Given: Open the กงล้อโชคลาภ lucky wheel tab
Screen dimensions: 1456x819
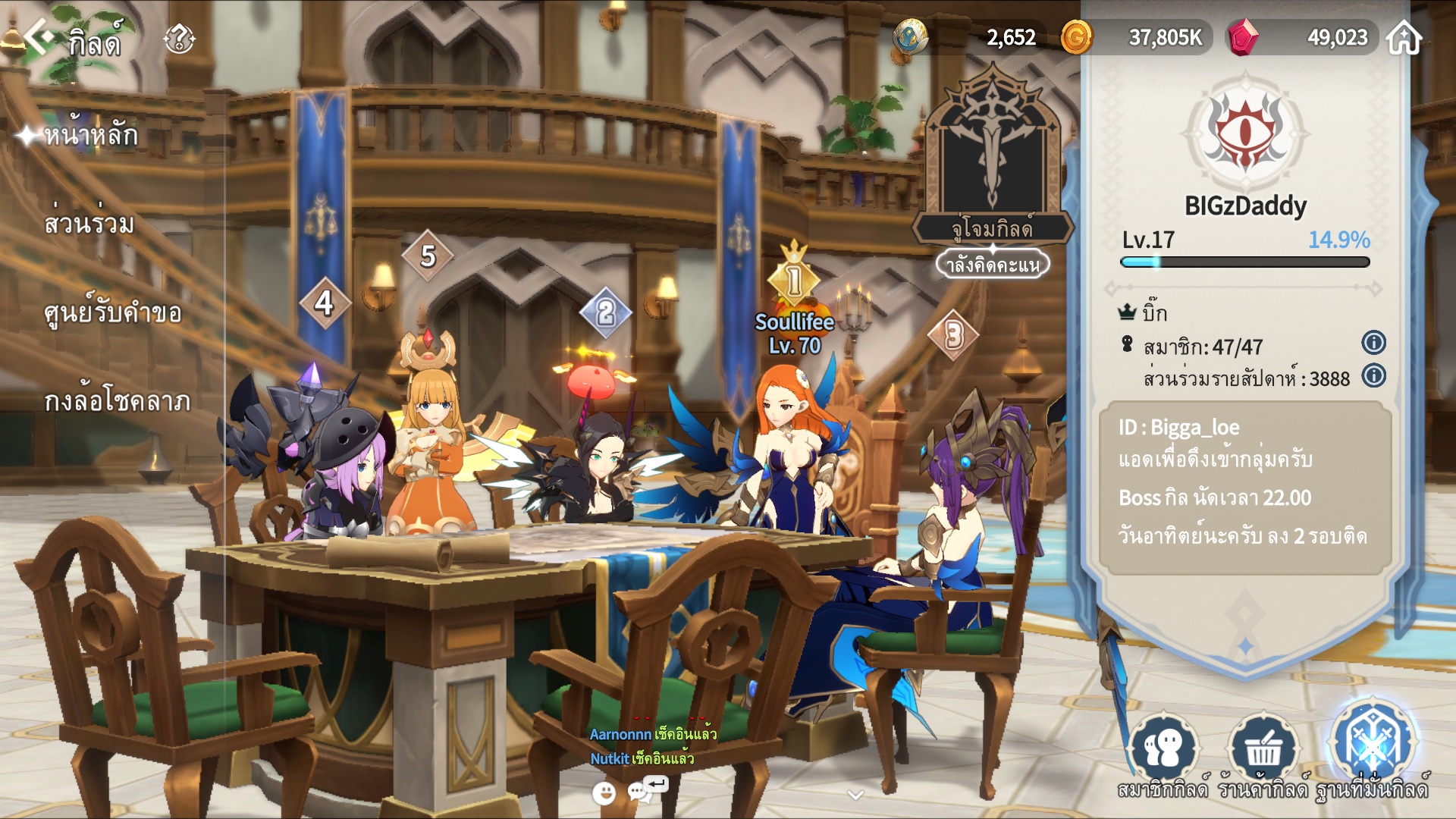Looking at the screenshot, I should [118, 401].
